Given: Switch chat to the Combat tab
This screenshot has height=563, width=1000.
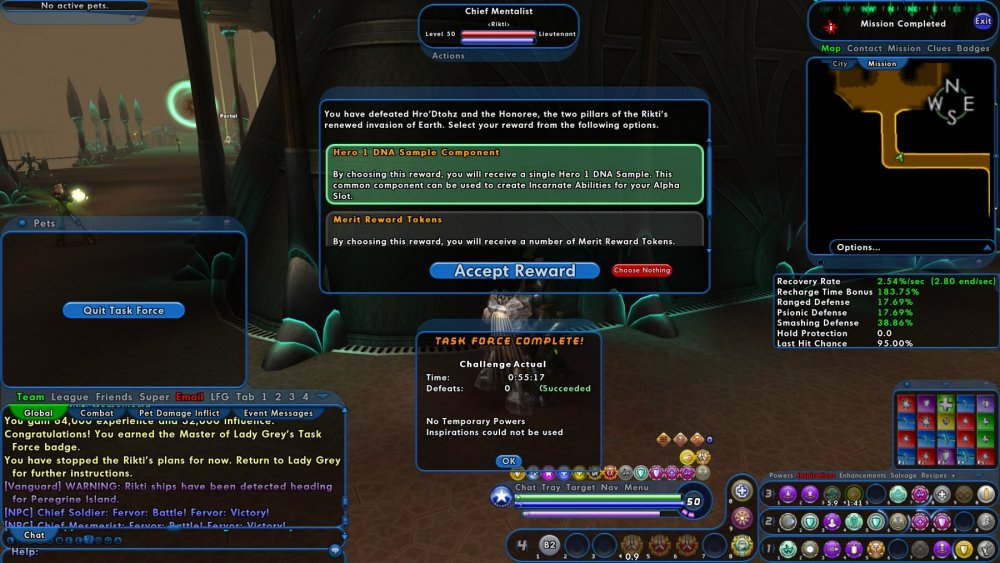Looking at the screenshot, I should pyautogui.click(x=97, y=413).
